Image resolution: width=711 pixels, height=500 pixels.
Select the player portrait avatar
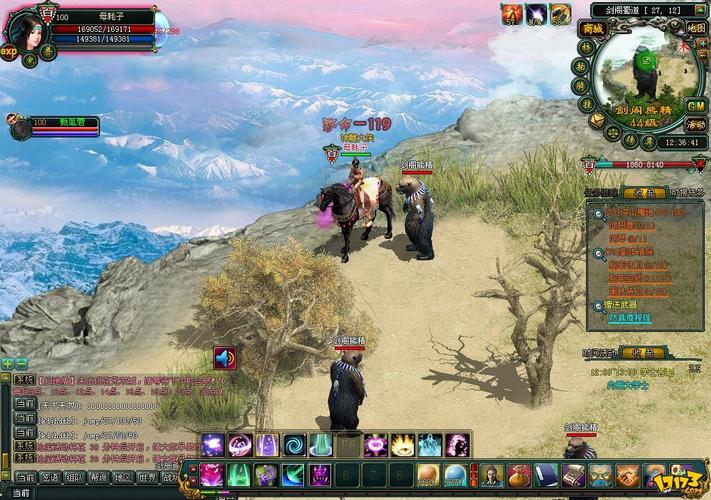[x=27, y=29]
